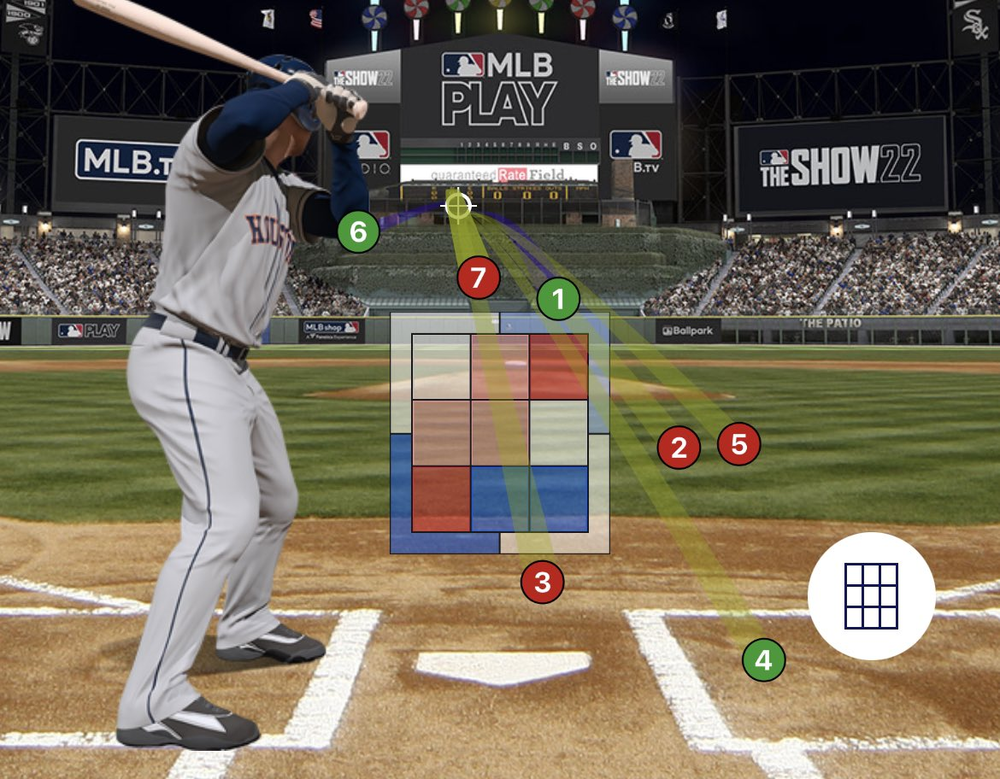Select pitch marker number 1
The height and width of the screenshot is (779, 1000).
point(558,298)
